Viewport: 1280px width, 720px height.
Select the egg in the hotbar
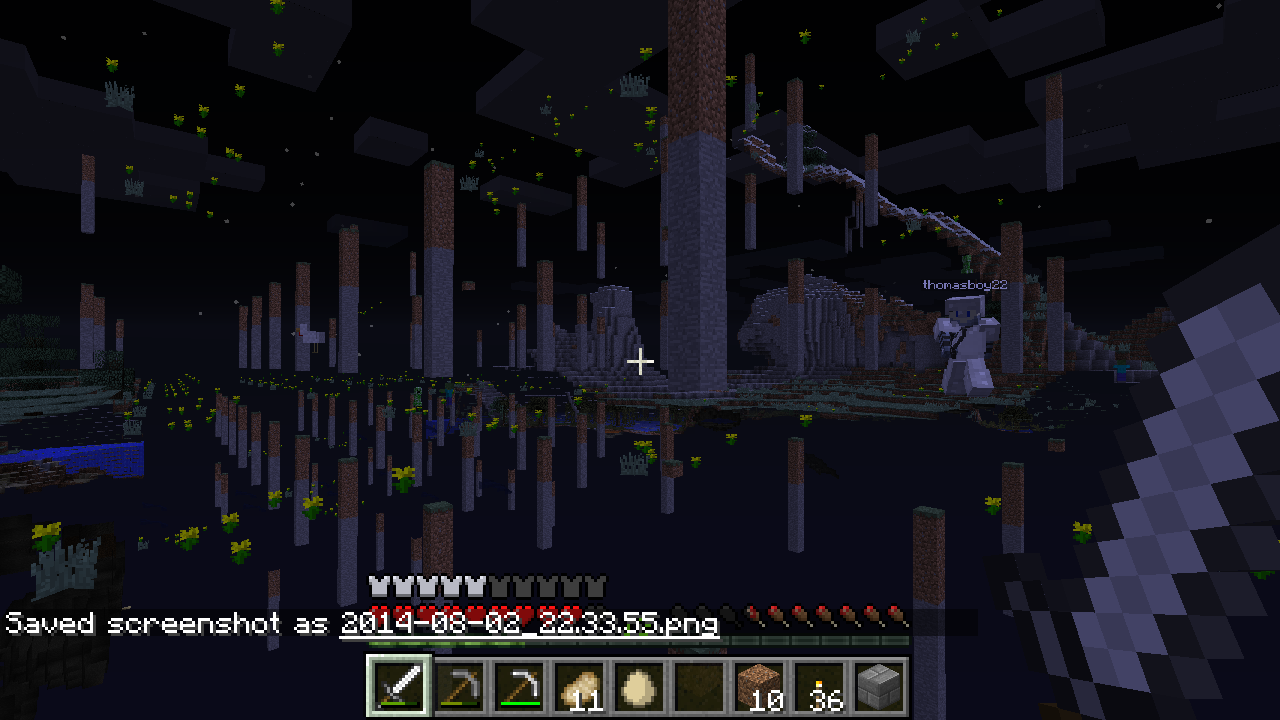pyautogui.click(x=640, y=686)
